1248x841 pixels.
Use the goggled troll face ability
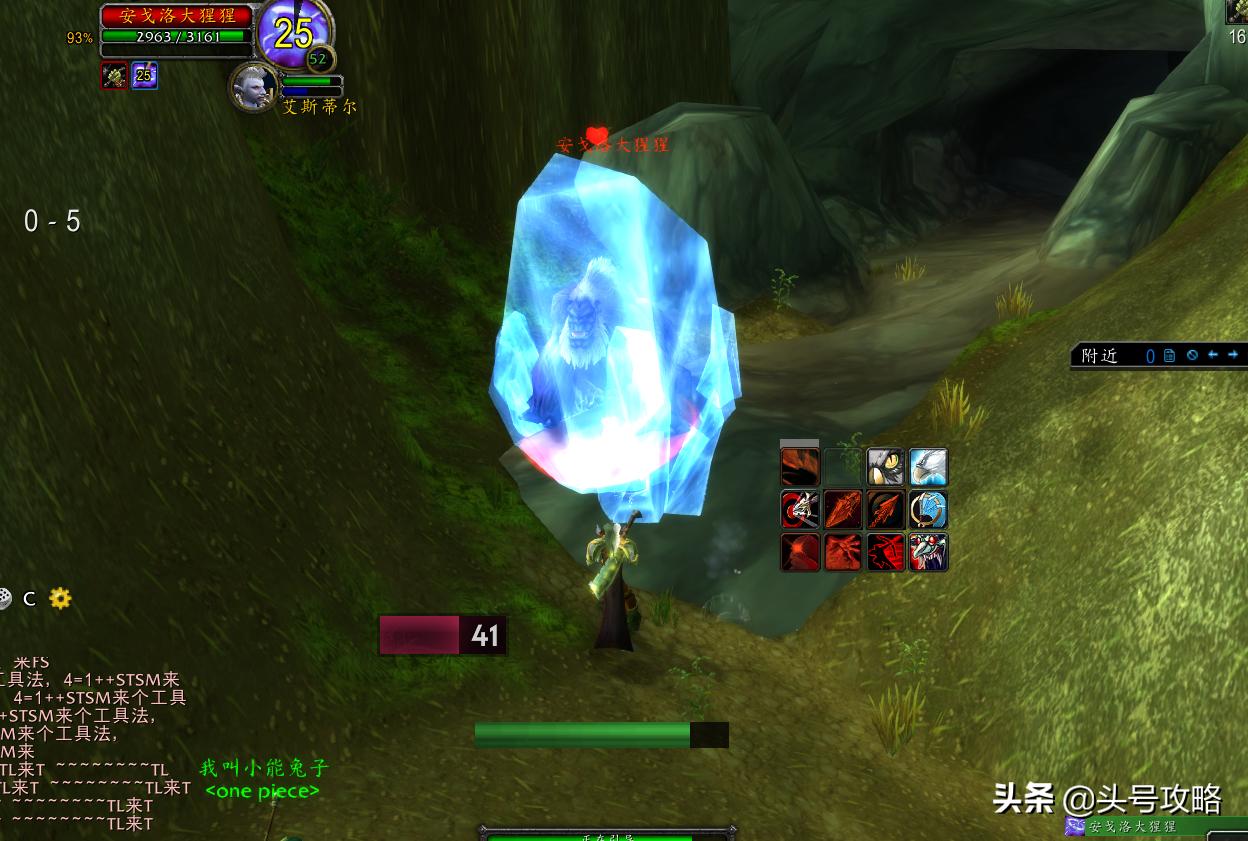[x=928, y=553]
